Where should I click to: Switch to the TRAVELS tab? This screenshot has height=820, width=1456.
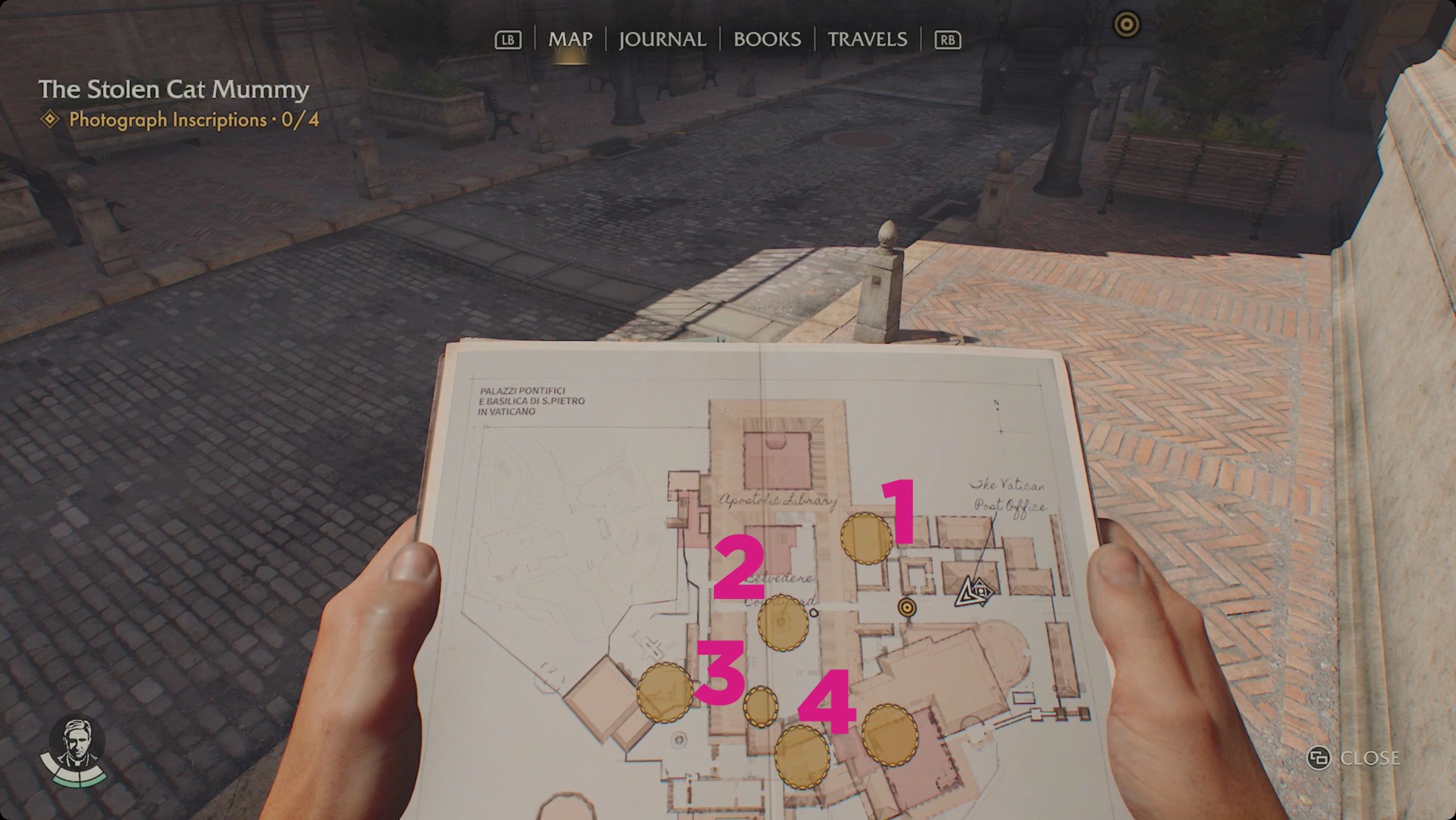867,39
